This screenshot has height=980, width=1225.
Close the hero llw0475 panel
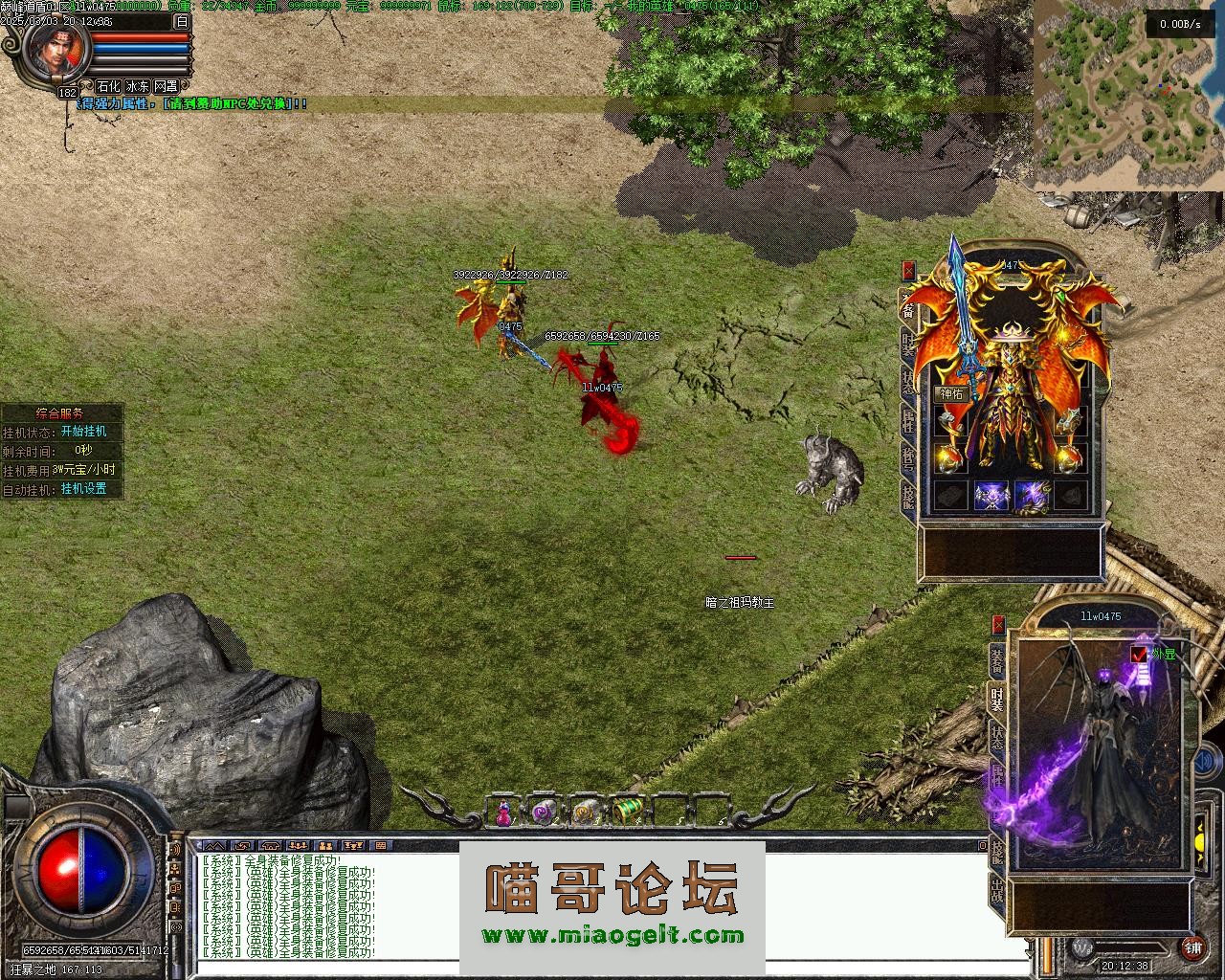999,624
